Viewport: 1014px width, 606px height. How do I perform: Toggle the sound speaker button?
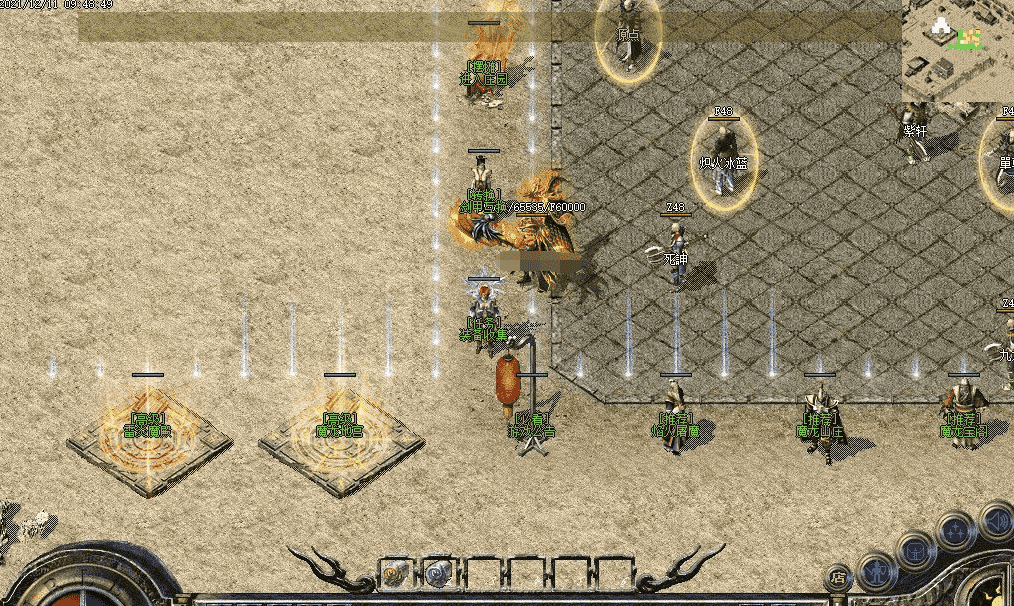coord(994,520)
